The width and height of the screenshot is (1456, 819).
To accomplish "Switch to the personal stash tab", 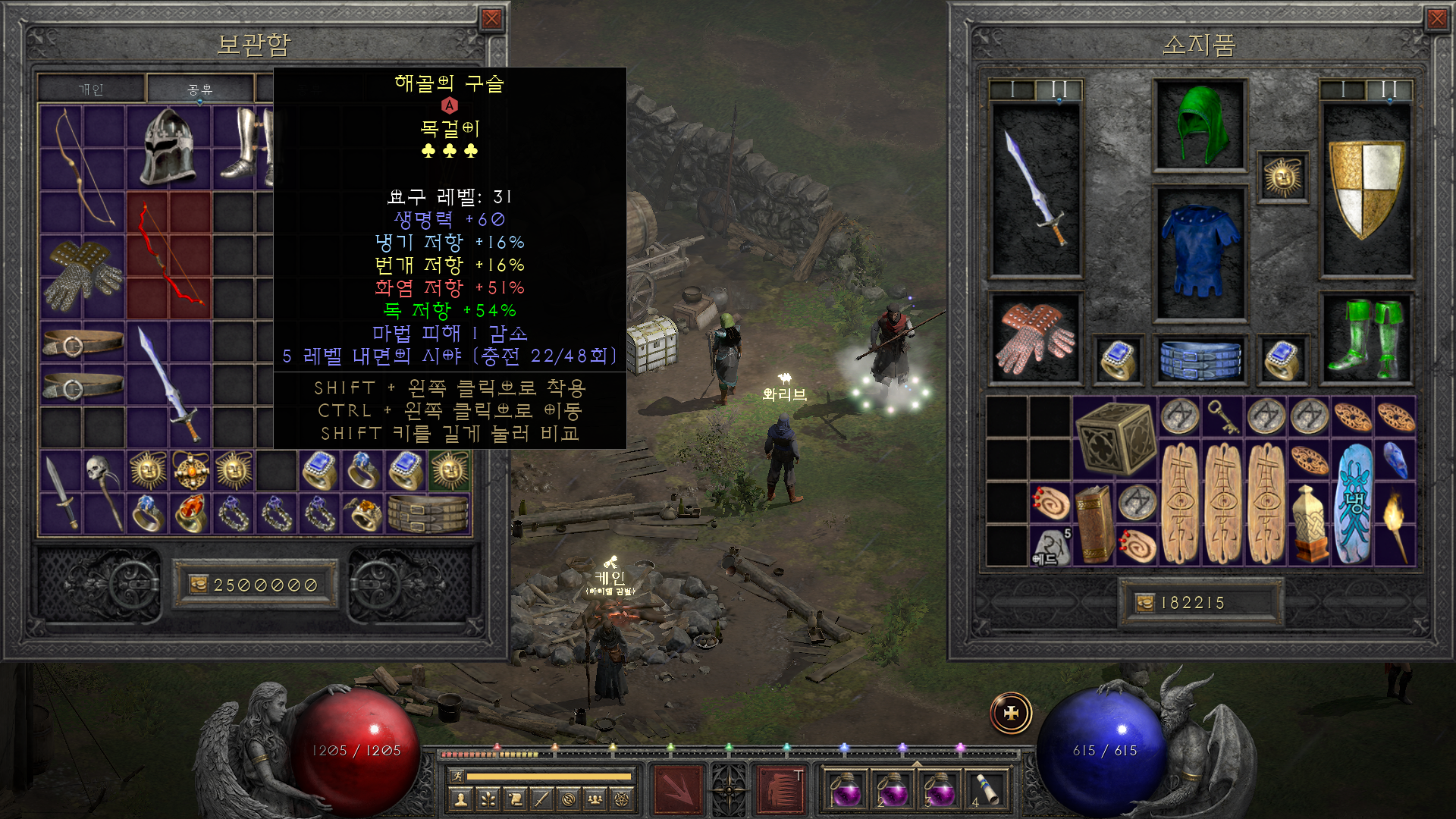I will tap(91, 89).
